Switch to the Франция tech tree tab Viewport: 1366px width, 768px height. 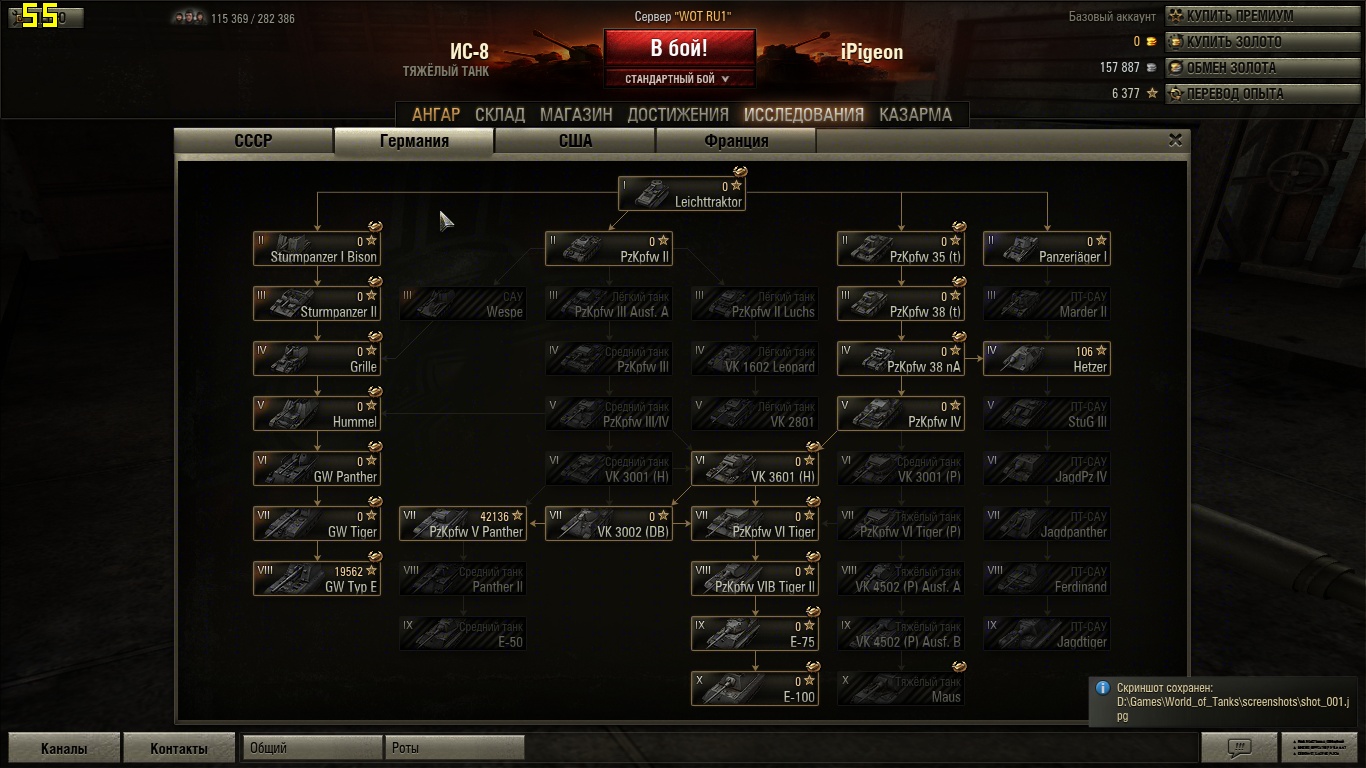point(736,141)
